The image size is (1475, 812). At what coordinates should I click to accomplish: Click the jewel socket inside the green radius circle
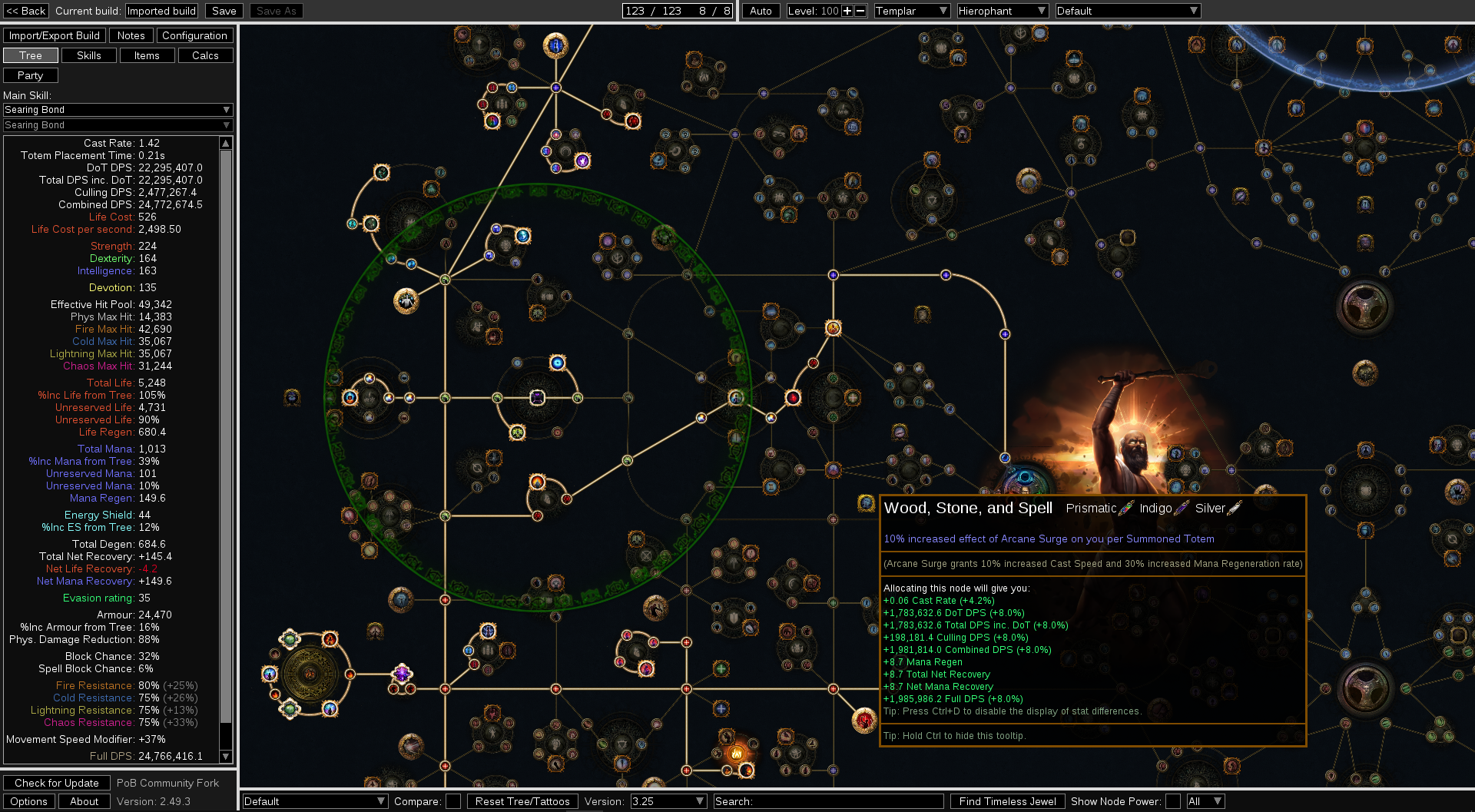point(537,398)
